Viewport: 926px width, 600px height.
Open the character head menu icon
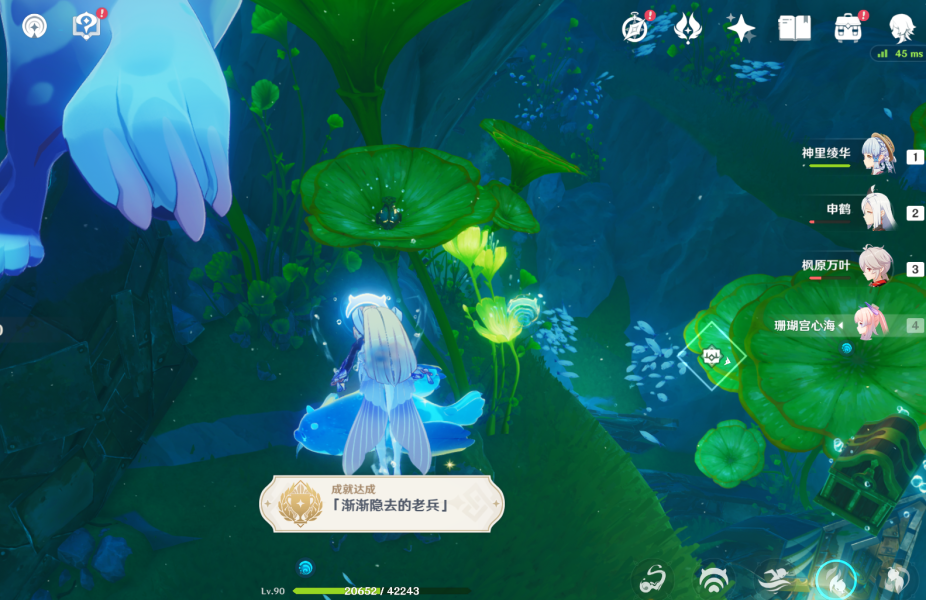tap(902, 28)
